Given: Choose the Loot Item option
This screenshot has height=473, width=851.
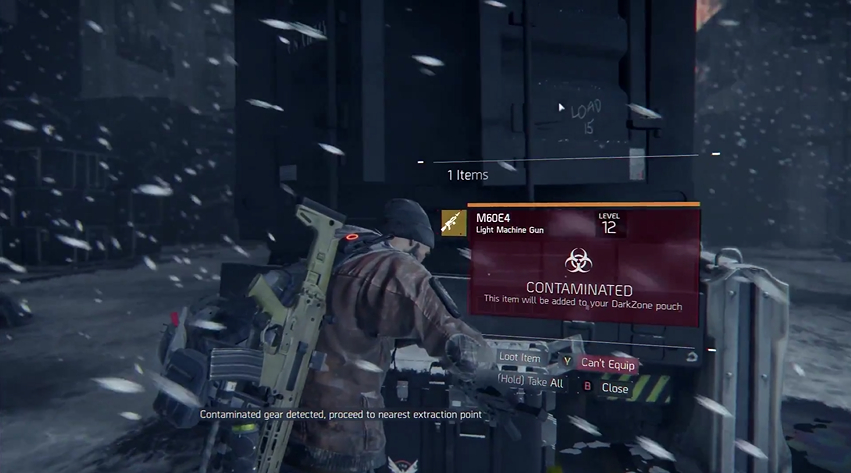Looking at the screenshot, I should tap(519, 357).
